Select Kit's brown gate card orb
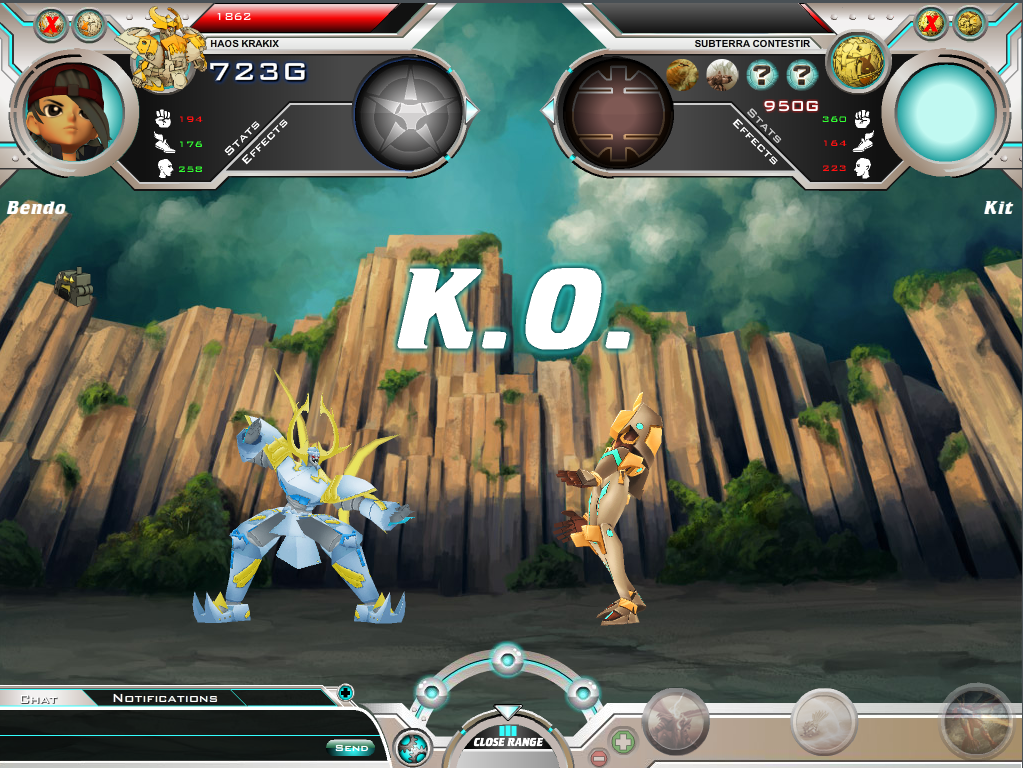Viewport: 1023px width, 768px height. 616,111
